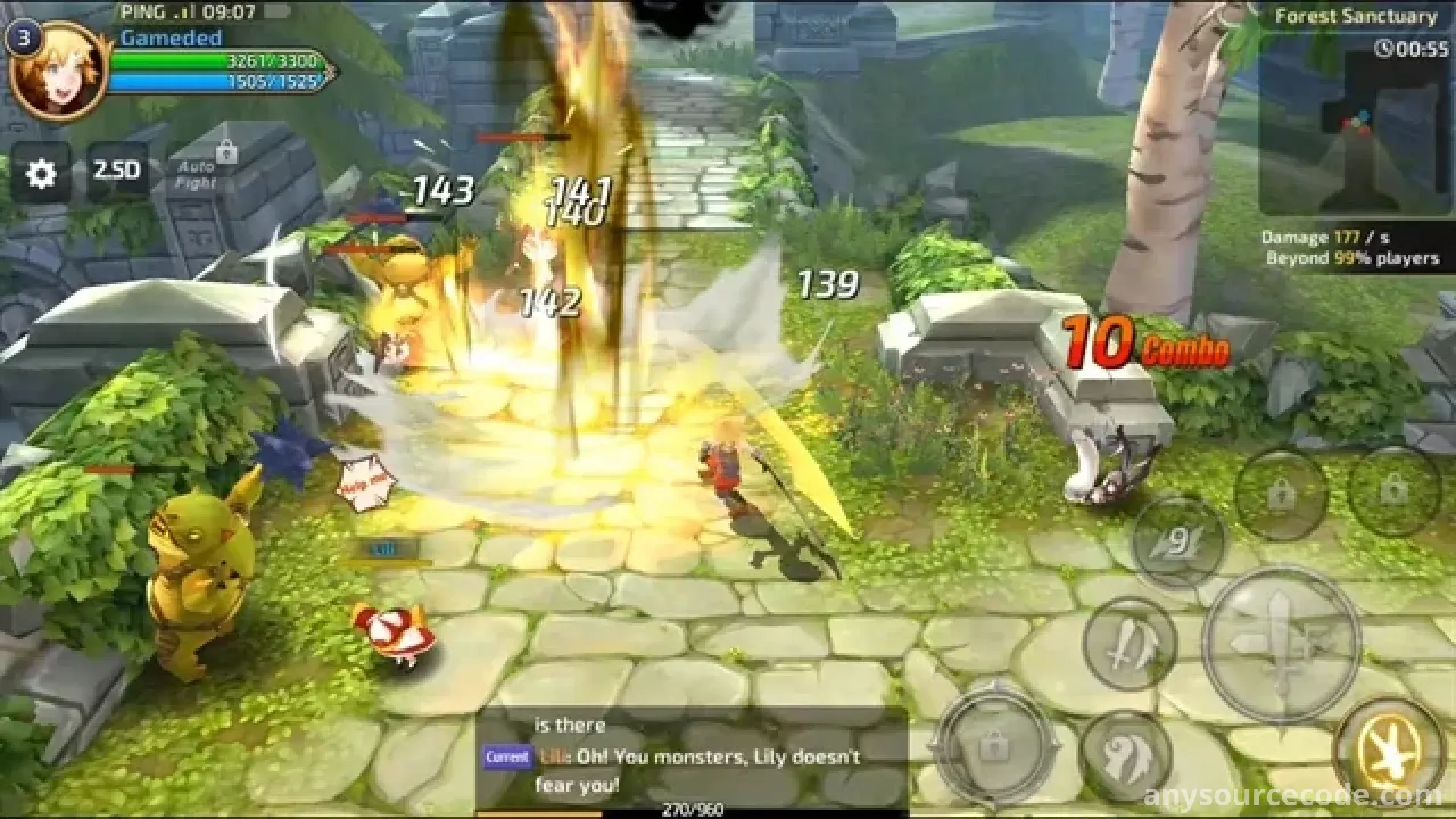Toggle the 2.5D camera view

117,171
